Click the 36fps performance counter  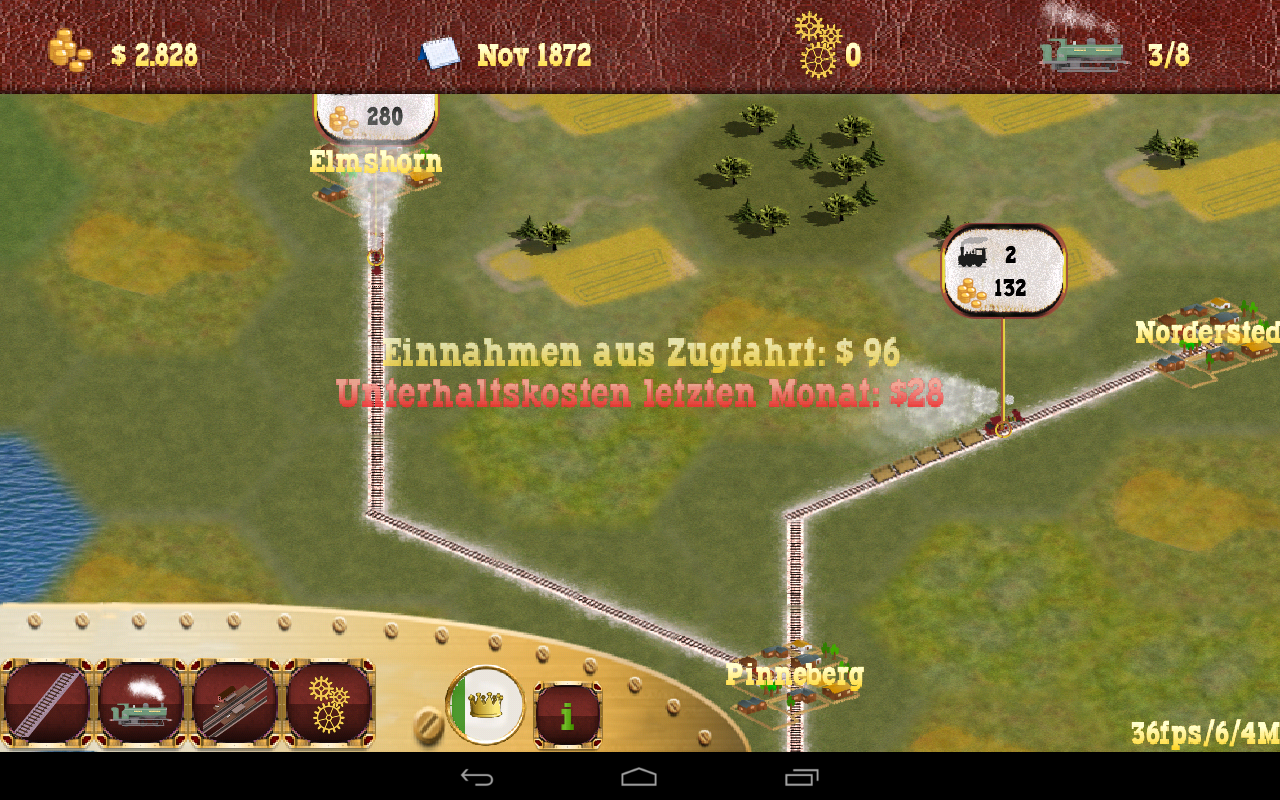click(1190, 732)
